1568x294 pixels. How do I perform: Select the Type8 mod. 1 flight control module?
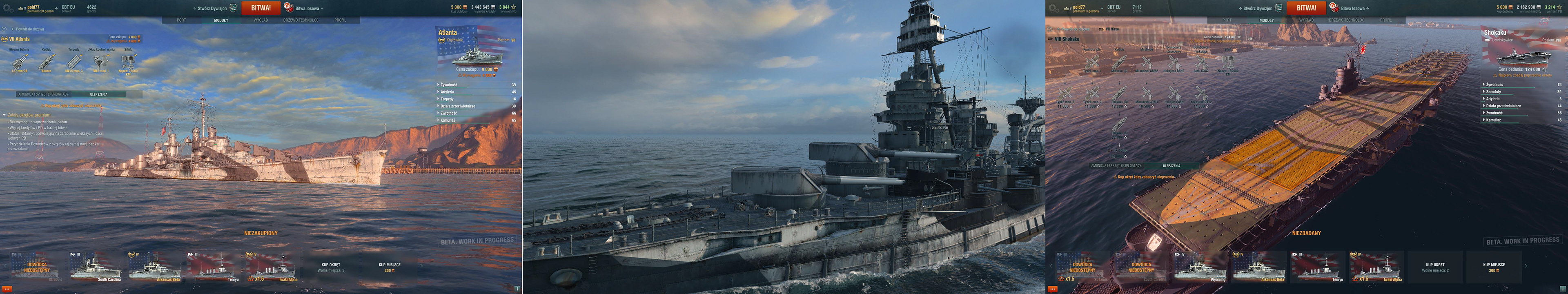pyautogui.click(x=1091, y=63)
